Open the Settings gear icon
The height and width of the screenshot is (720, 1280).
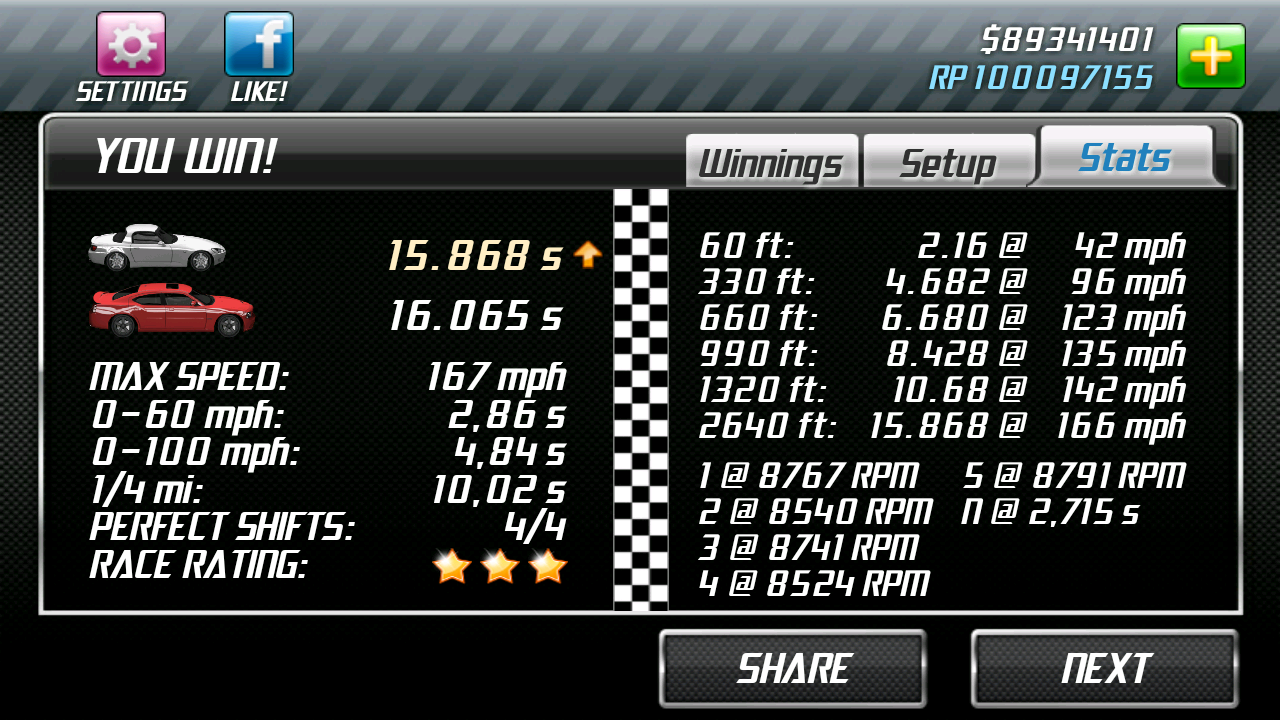click(x=130, y=45)
